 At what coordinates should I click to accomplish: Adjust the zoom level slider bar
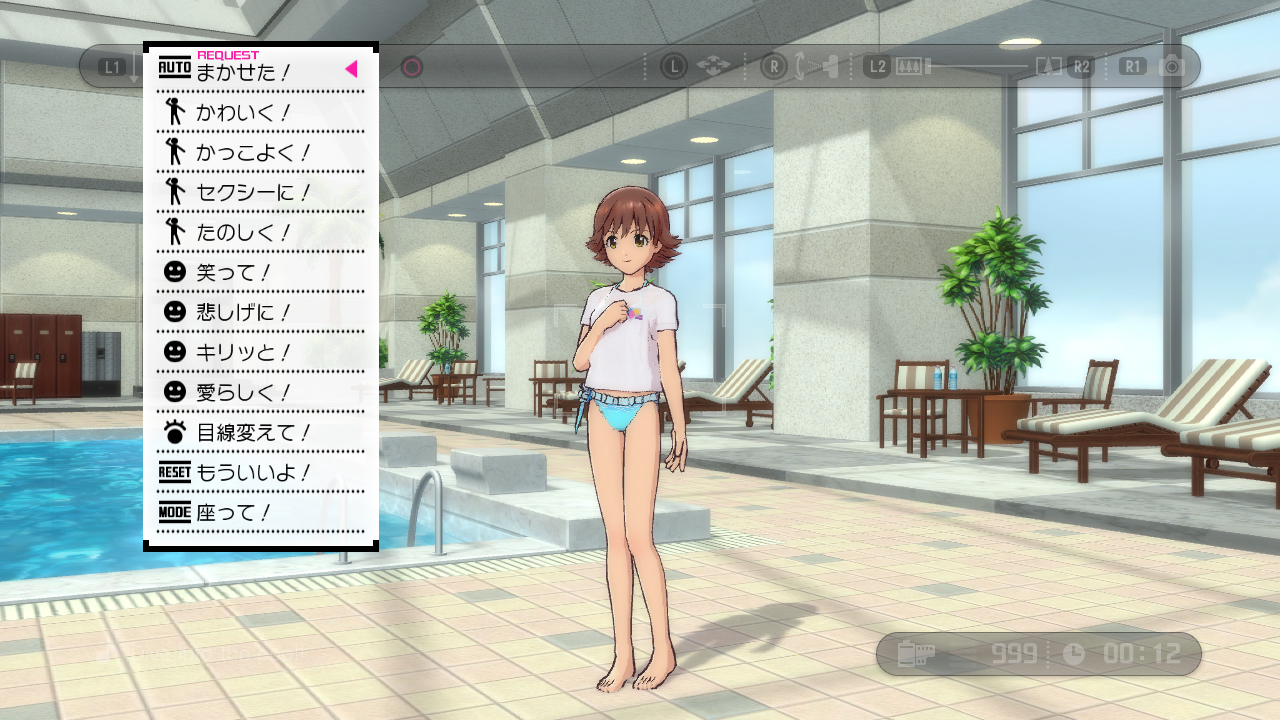tap(978, 67)
